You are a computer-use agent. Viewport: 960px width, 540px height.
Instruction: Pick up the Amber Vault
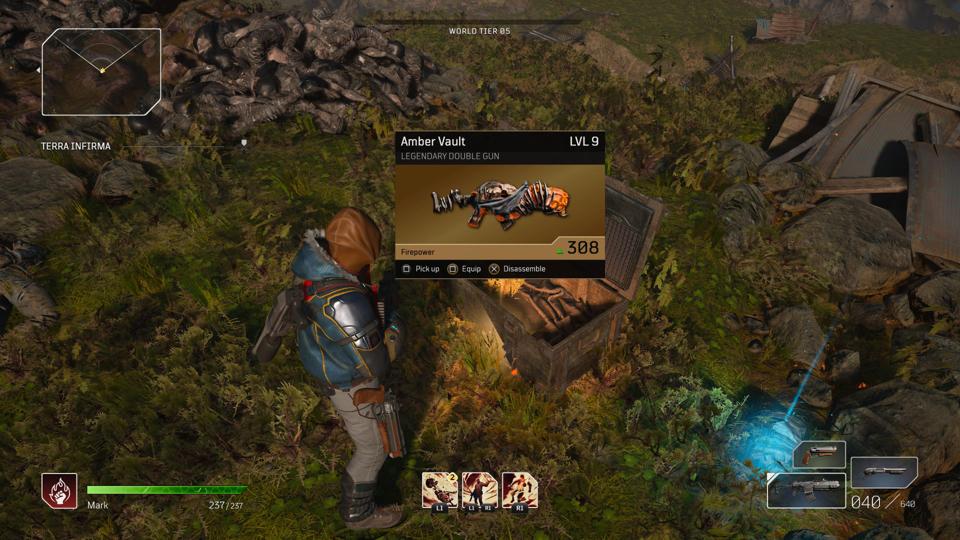coord(421,269)
